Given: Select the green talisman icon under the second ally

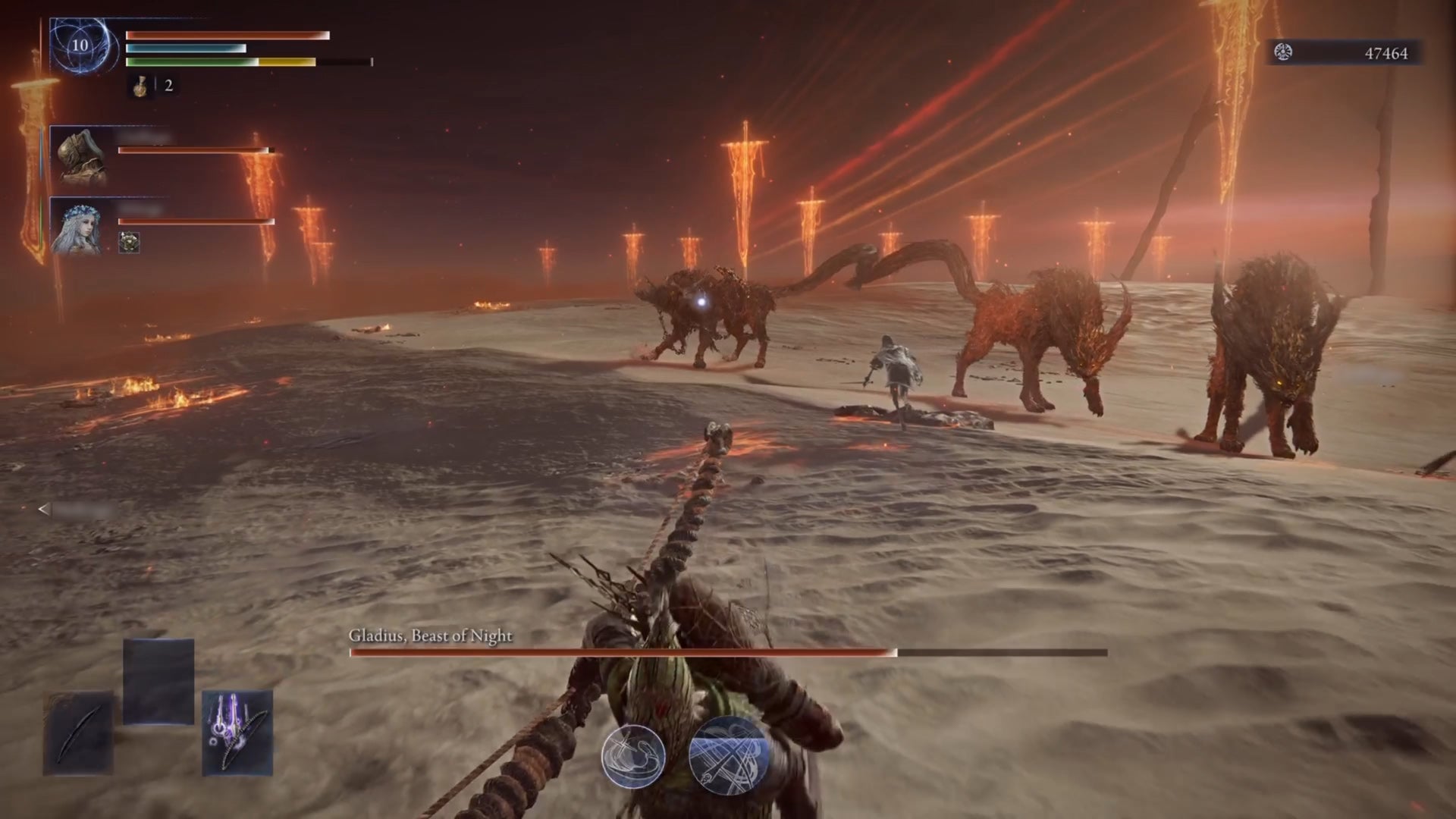Looking at the screenshot, I should (x=129, y=243).
